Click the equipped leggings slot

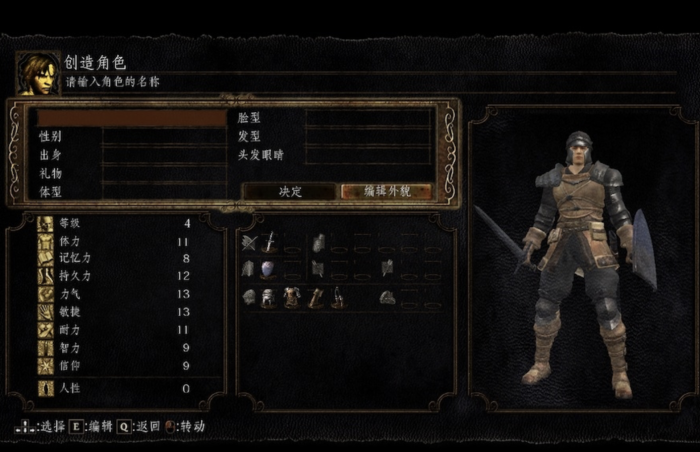click(338, 298)
